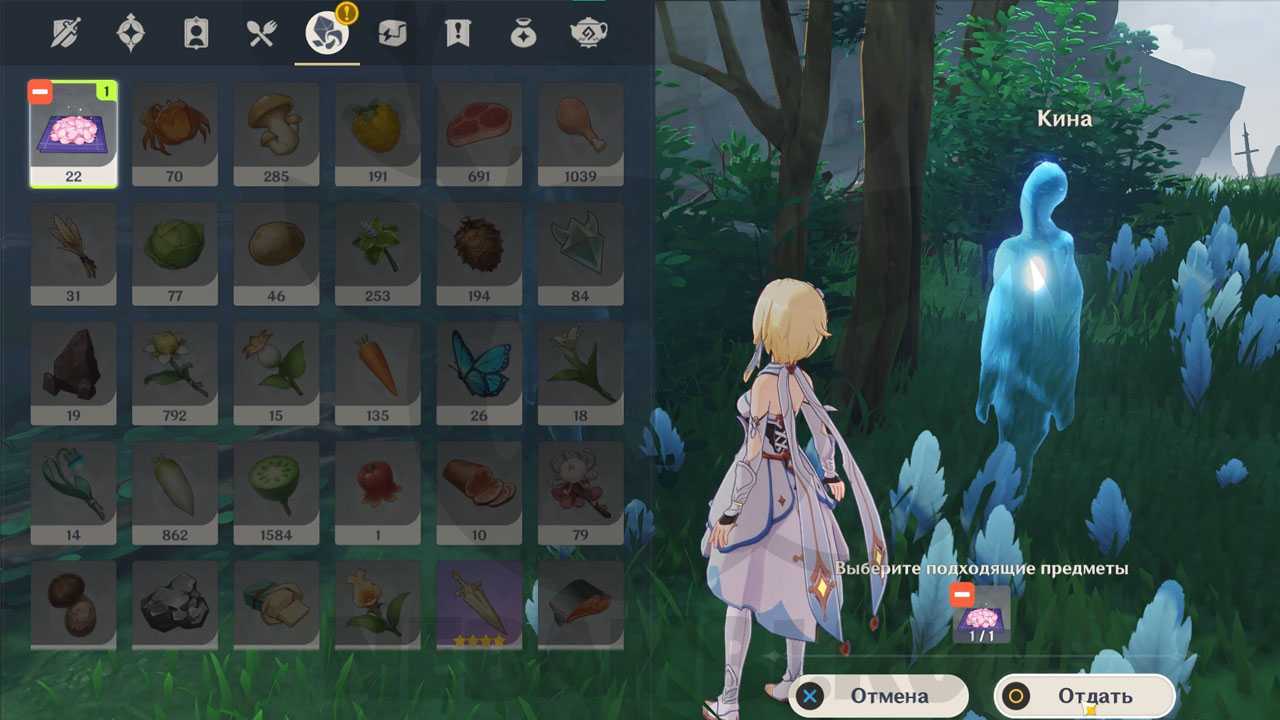Switch to the teapot furnishing tab

588,34
